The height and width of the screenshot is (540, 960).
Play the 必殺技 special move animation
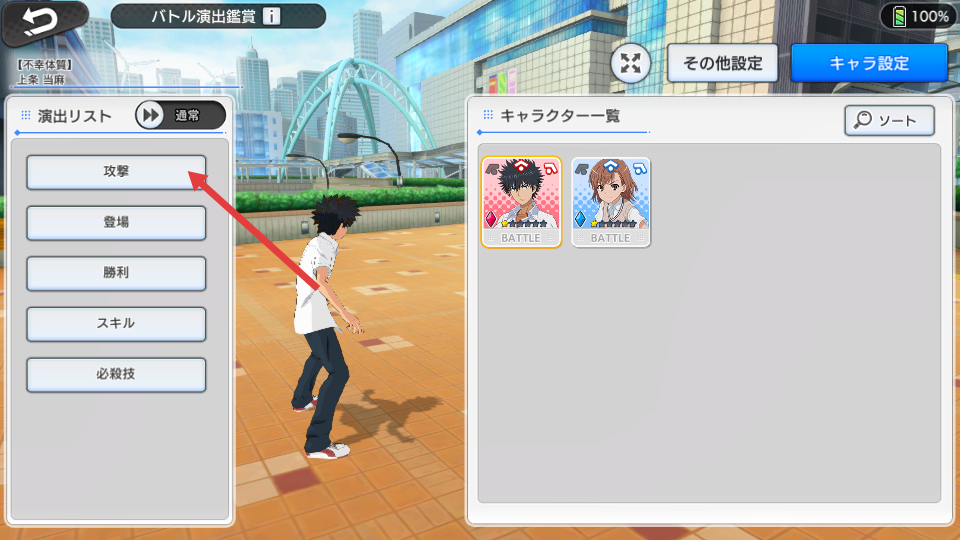click(x=116, y=375)
